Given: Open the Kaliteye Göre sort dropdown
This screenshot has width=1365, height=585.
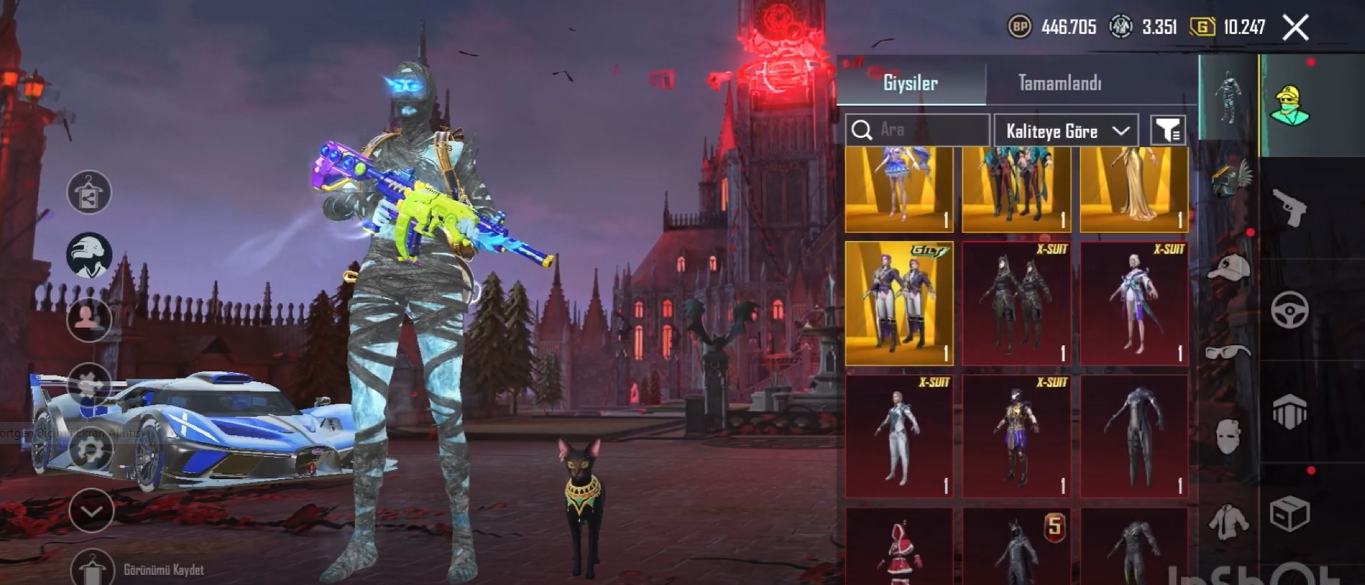Looking at the screenshot, I should (x=1066, y=130).
